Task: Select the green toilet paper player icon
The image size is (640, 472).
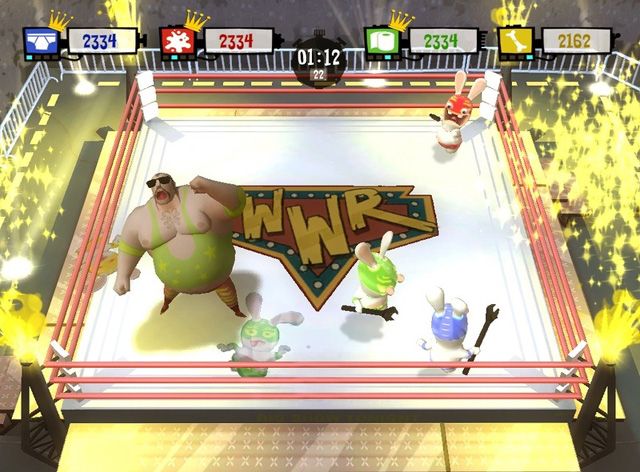Action: 379,42
